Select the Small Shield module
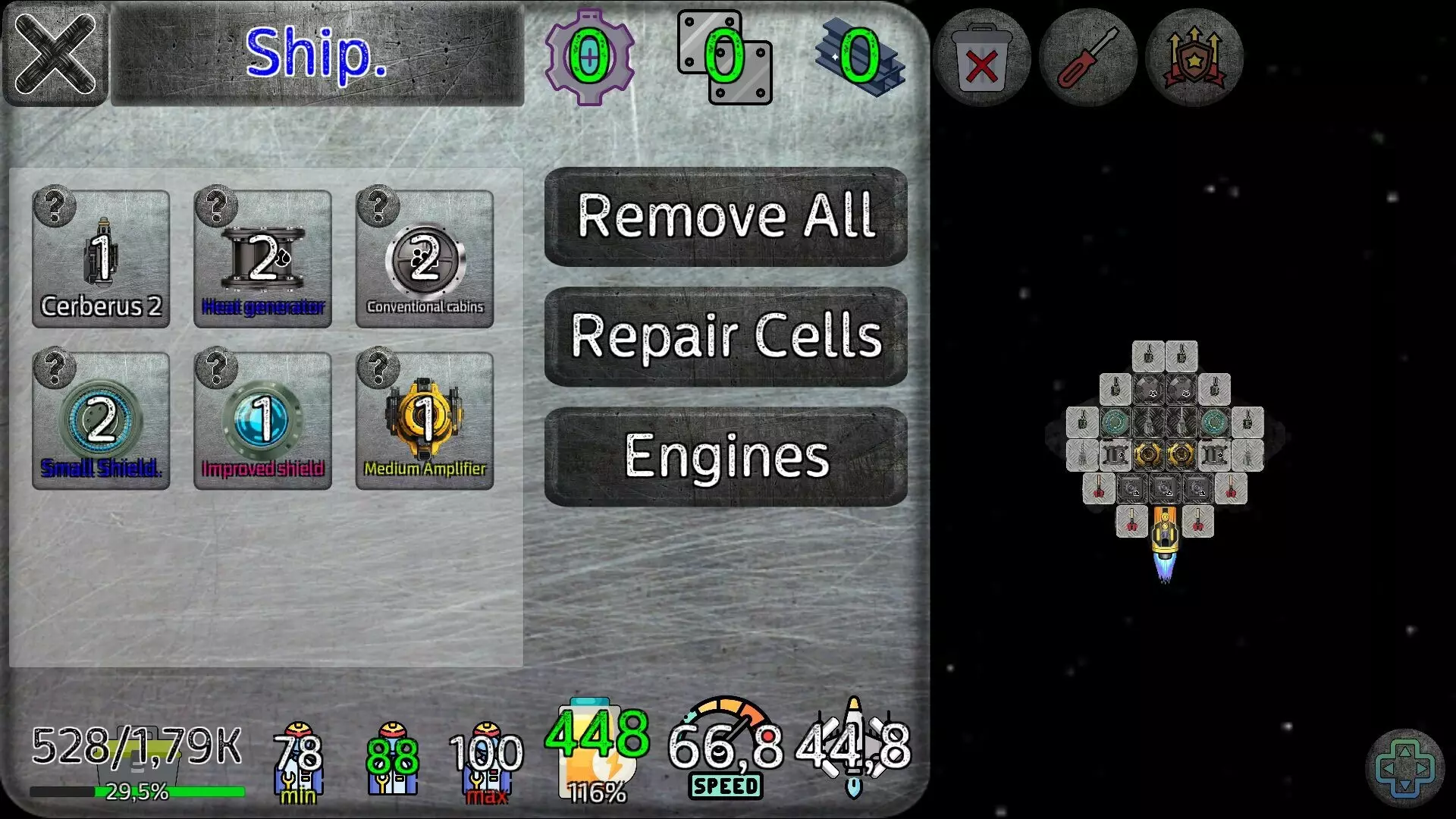 pos(102,419)
